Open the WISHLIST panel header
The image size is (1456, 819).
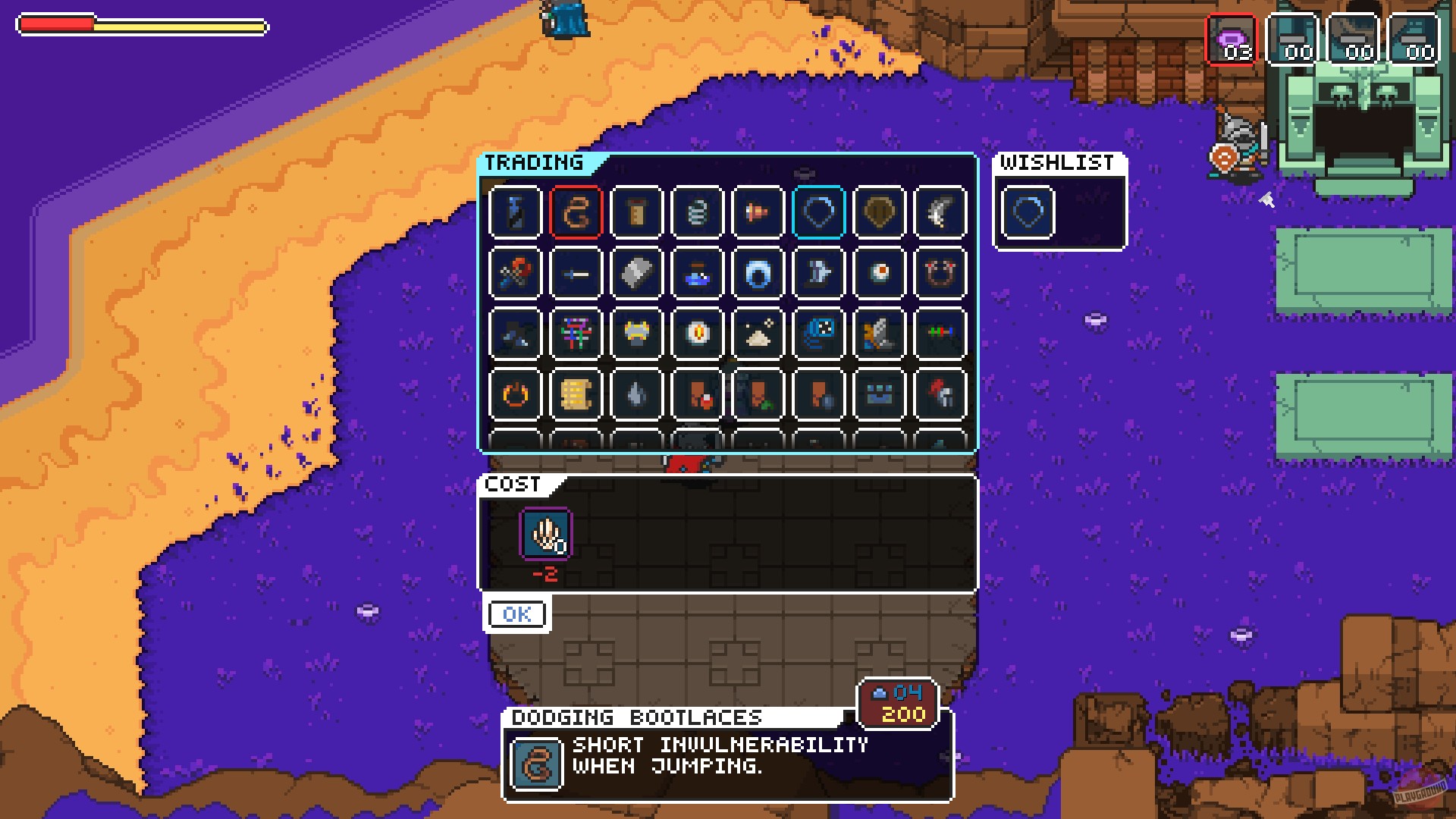point(1059,161)
